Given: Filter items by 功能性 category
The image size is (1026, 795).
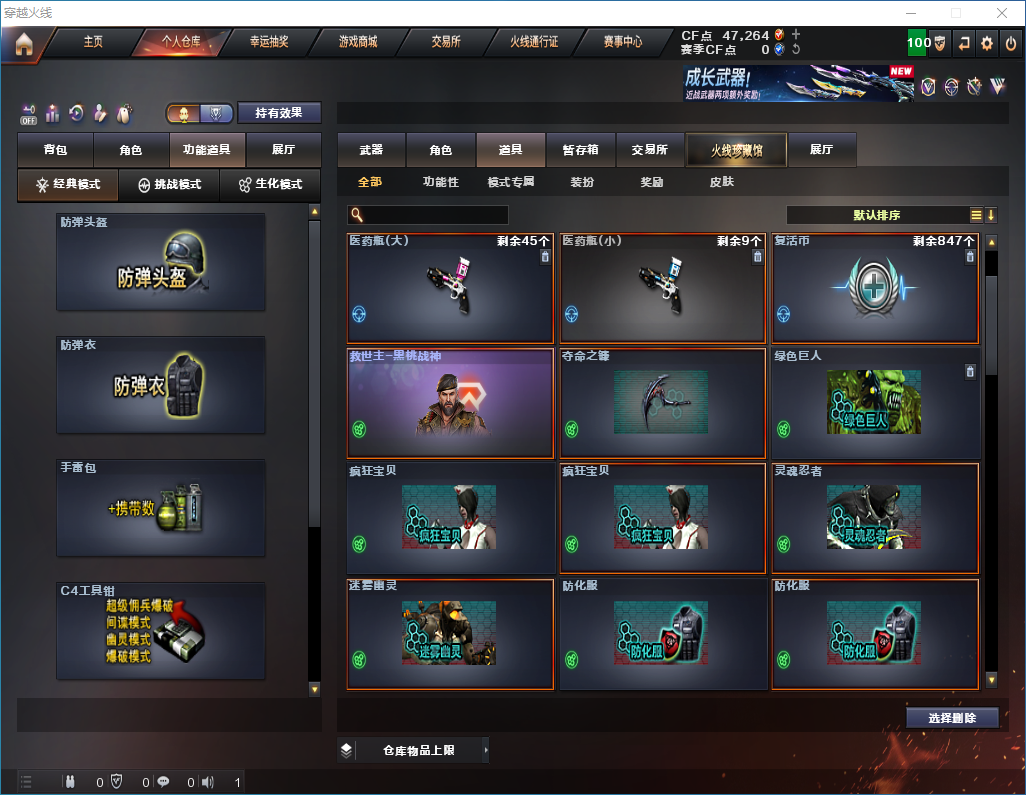Looking at the screenshot, I should [440, 183].
